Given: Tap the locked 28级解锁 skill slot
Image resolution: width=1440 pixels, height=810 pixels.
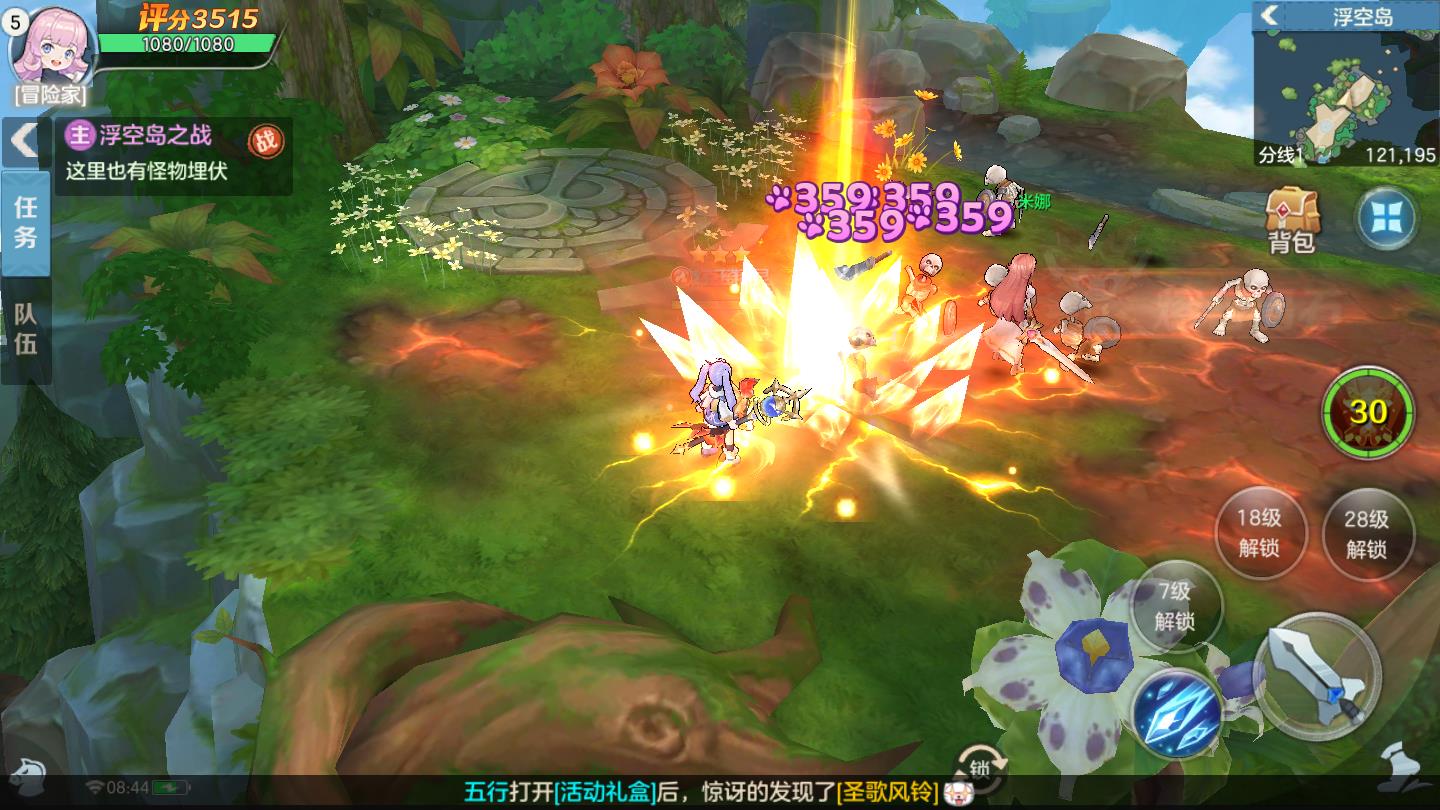Looking at the screenshot, I should tap(1367, 533).
